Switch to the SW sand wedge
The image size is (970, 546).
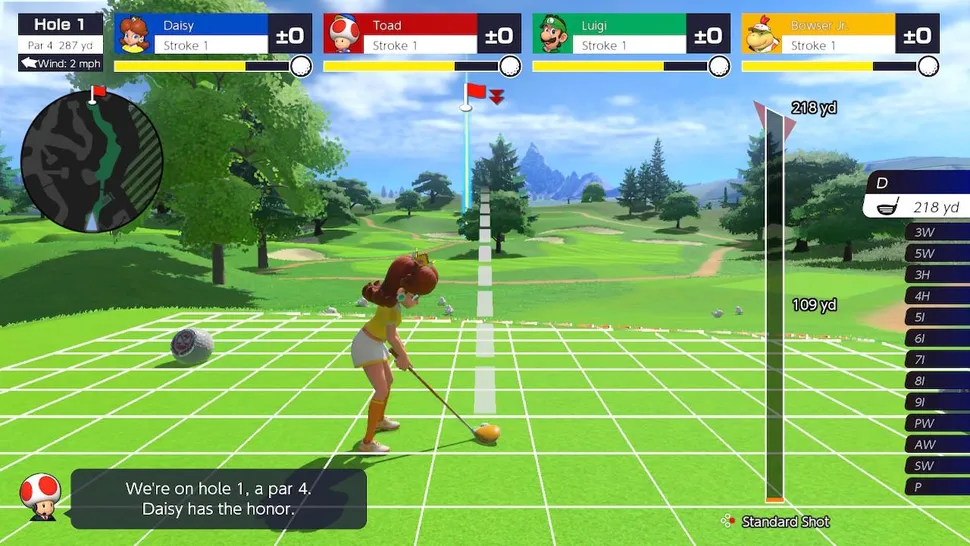tap(936, 465)
